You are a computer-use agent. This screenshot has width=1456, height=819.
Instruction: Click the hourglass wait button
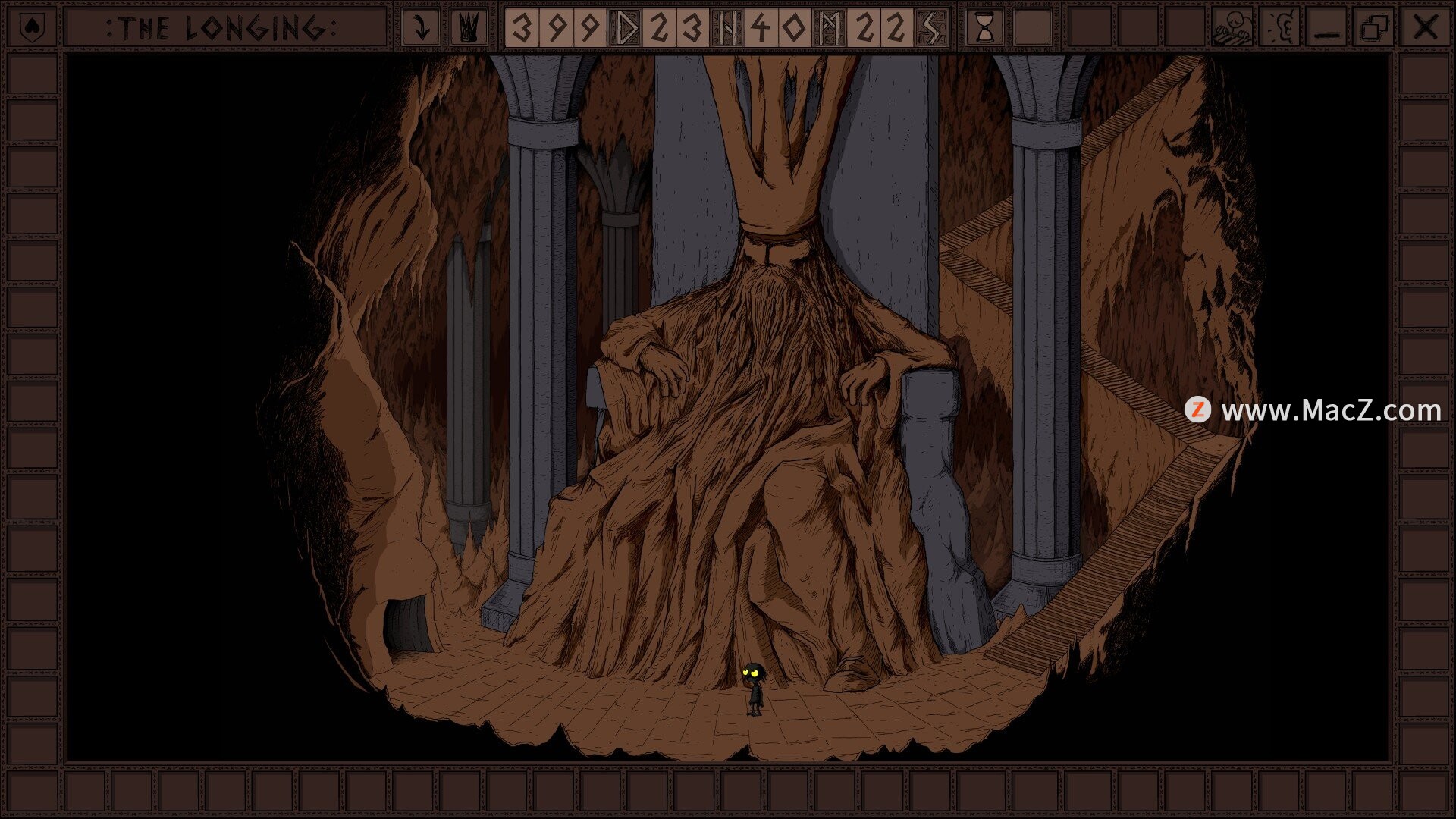click(984, 28)
